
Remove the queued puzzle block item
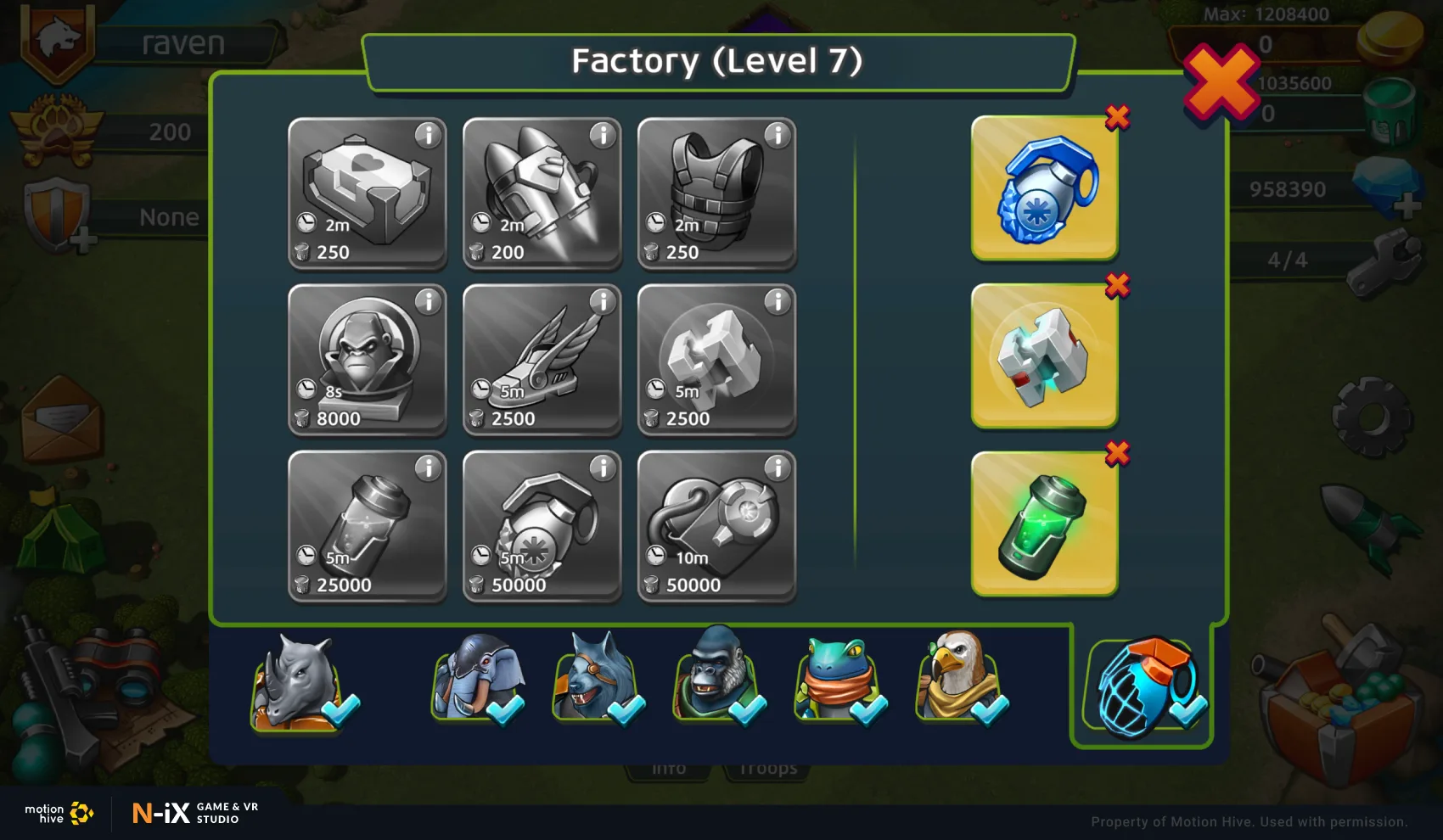click(1117, 286)
